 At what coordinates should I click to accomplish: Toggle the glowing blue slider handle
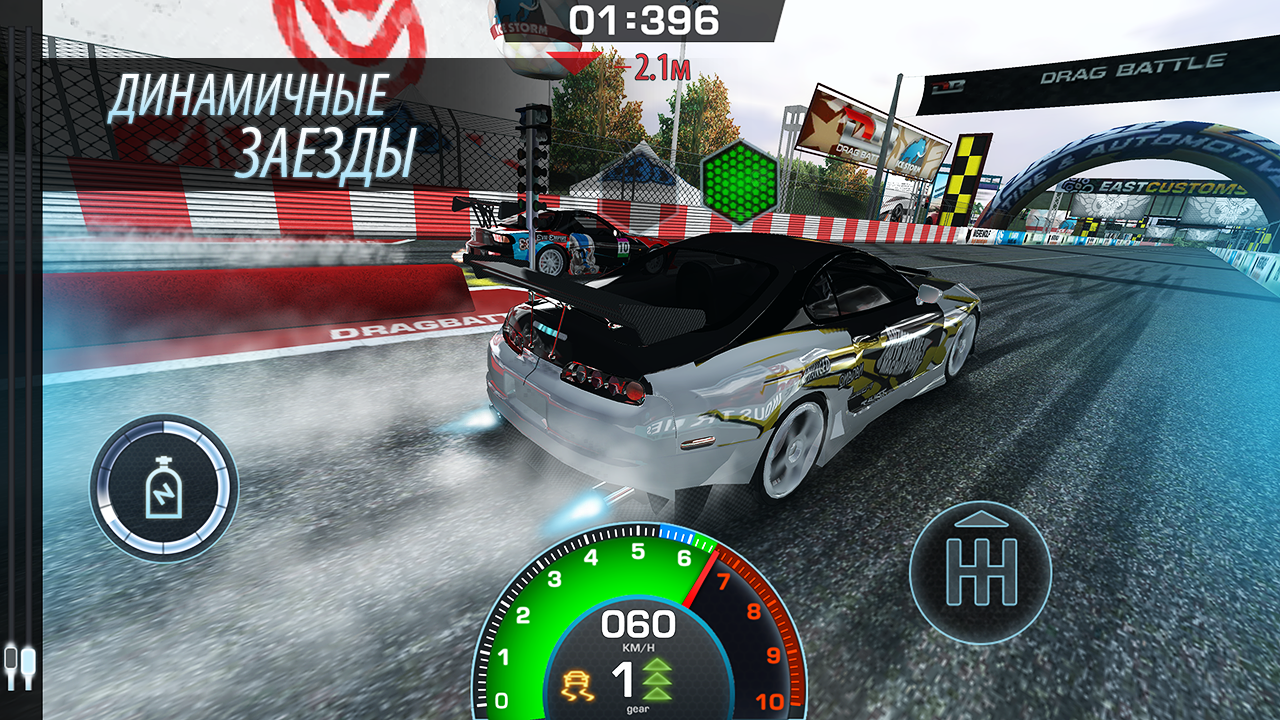(x=28, y=660)
